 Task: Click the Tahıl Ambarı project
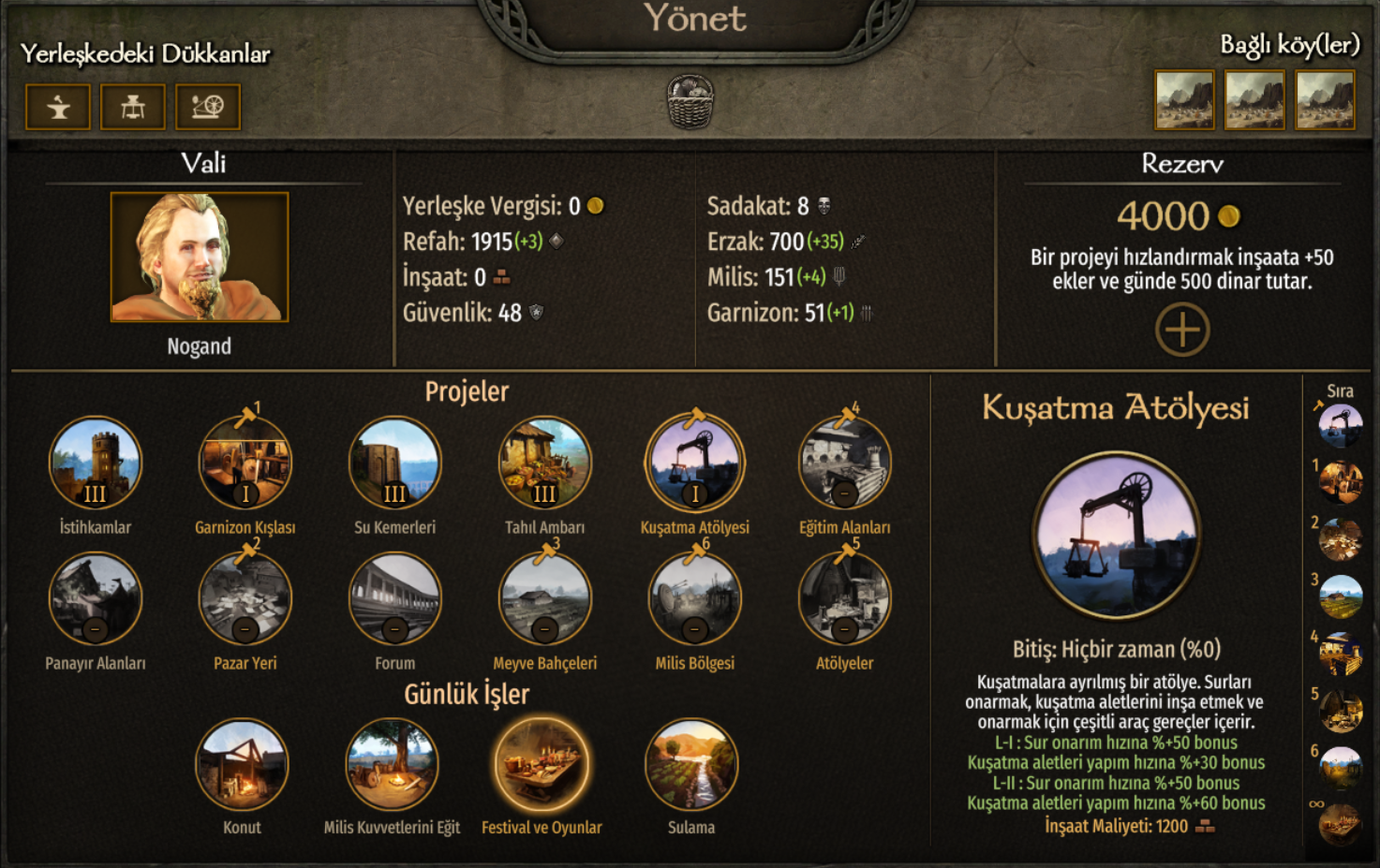tap(544, 463)
